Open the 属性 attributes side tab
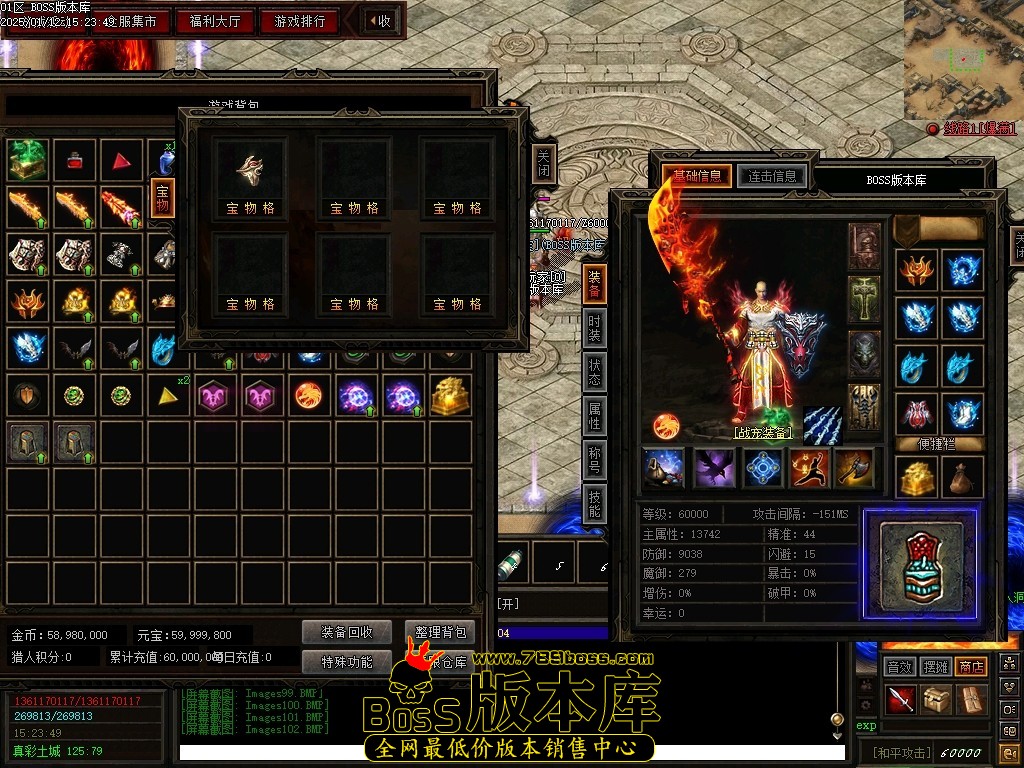Screen dimensions: 1024x768 tap(595, 416)
